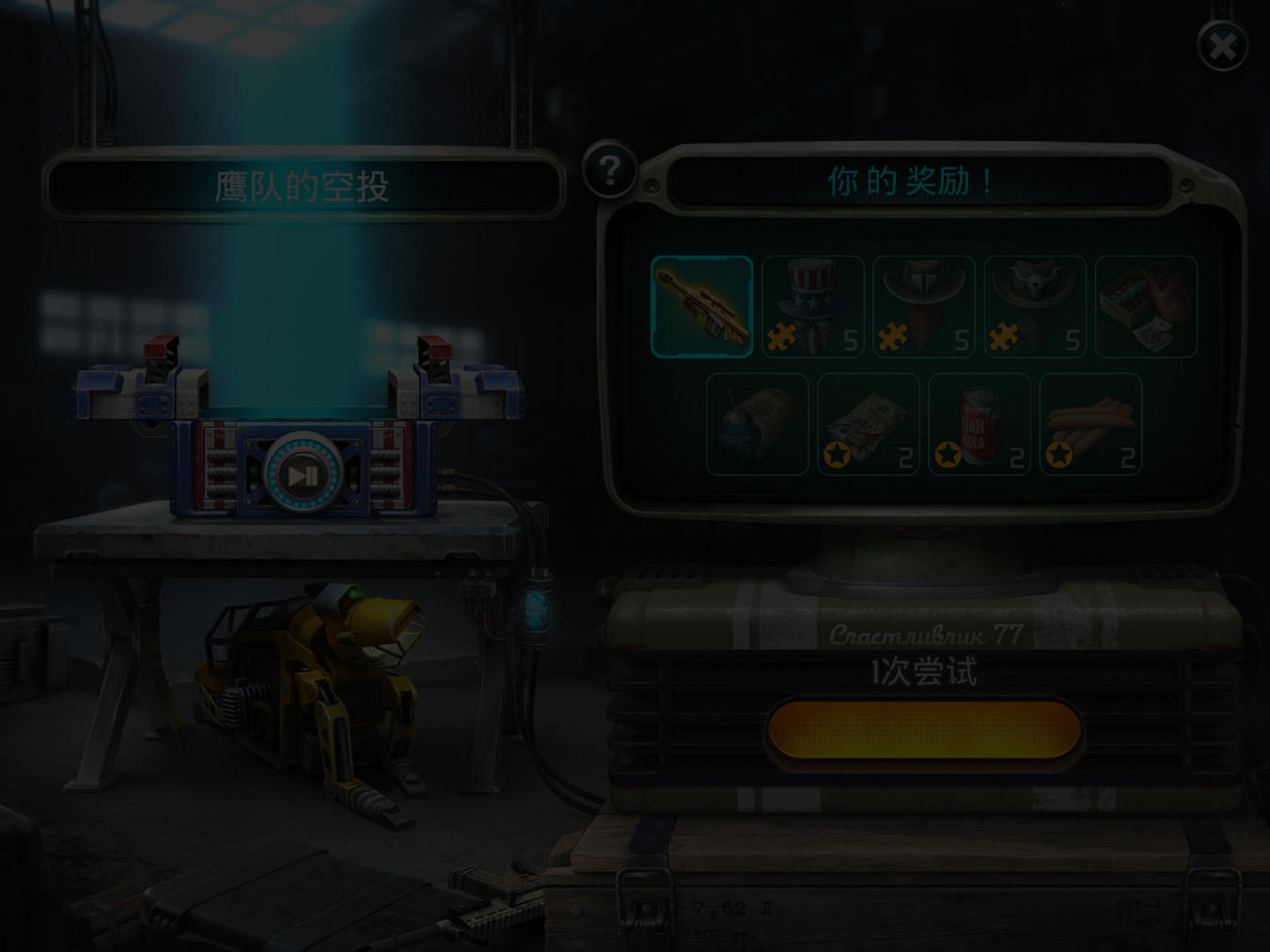The height and width of the screenshot is (952, 1270).
Task: Select the GAR KOLA soda can reward
Action: pyautogui.click(x=979, y=421)
